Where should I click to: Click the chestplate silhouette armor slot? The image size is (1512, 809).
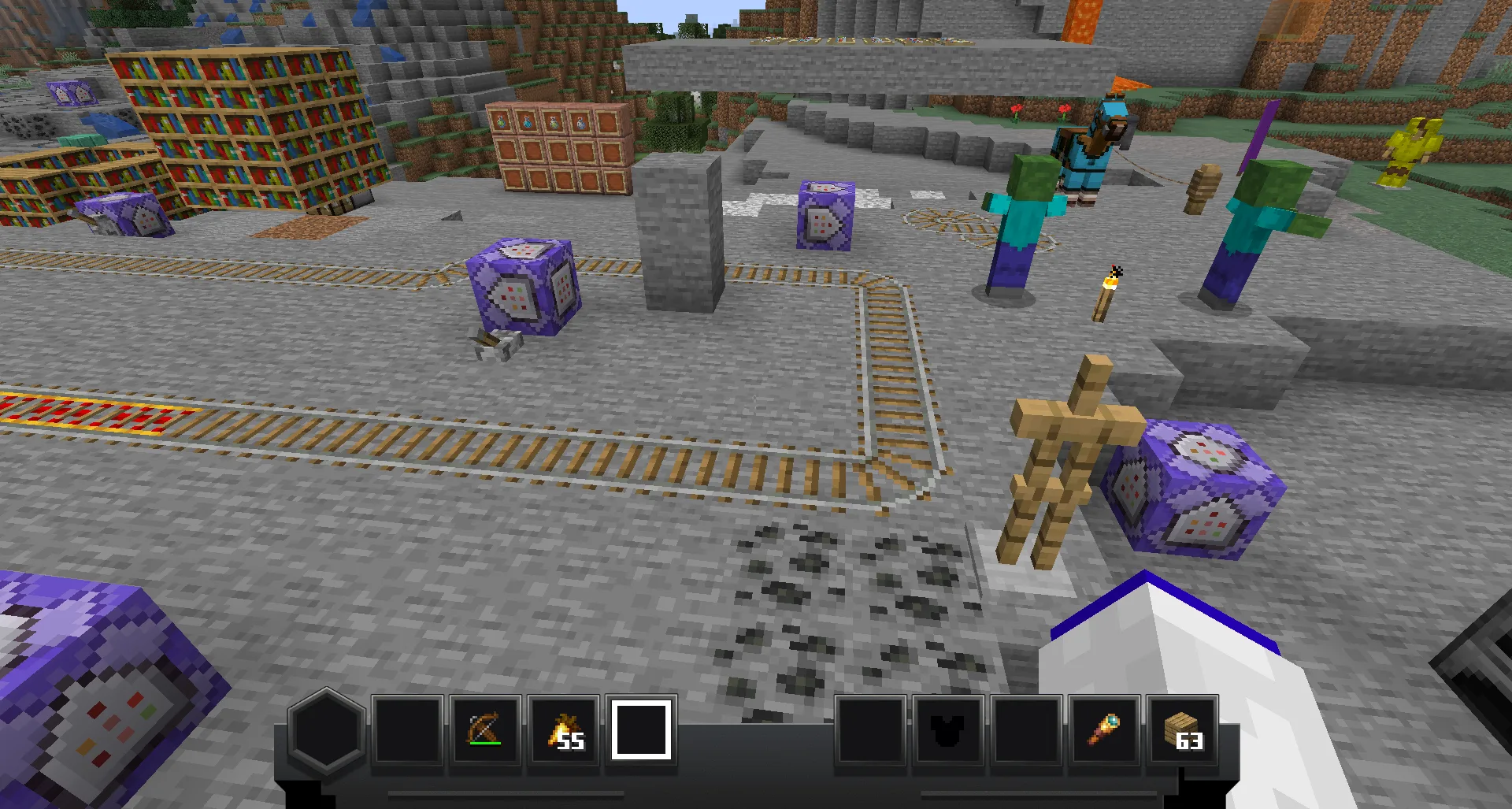(x=949, y=730)
